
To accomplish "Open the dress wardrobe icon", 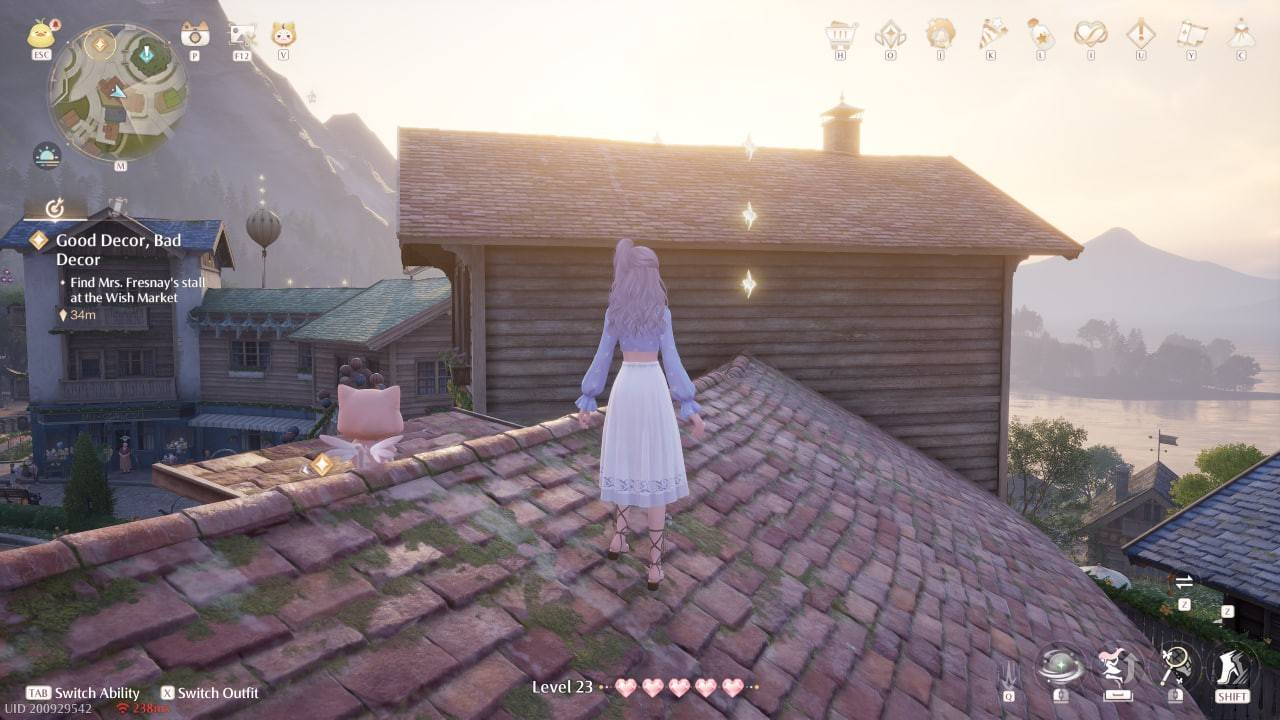I will pyautogui.click(x=1241, y=34).
